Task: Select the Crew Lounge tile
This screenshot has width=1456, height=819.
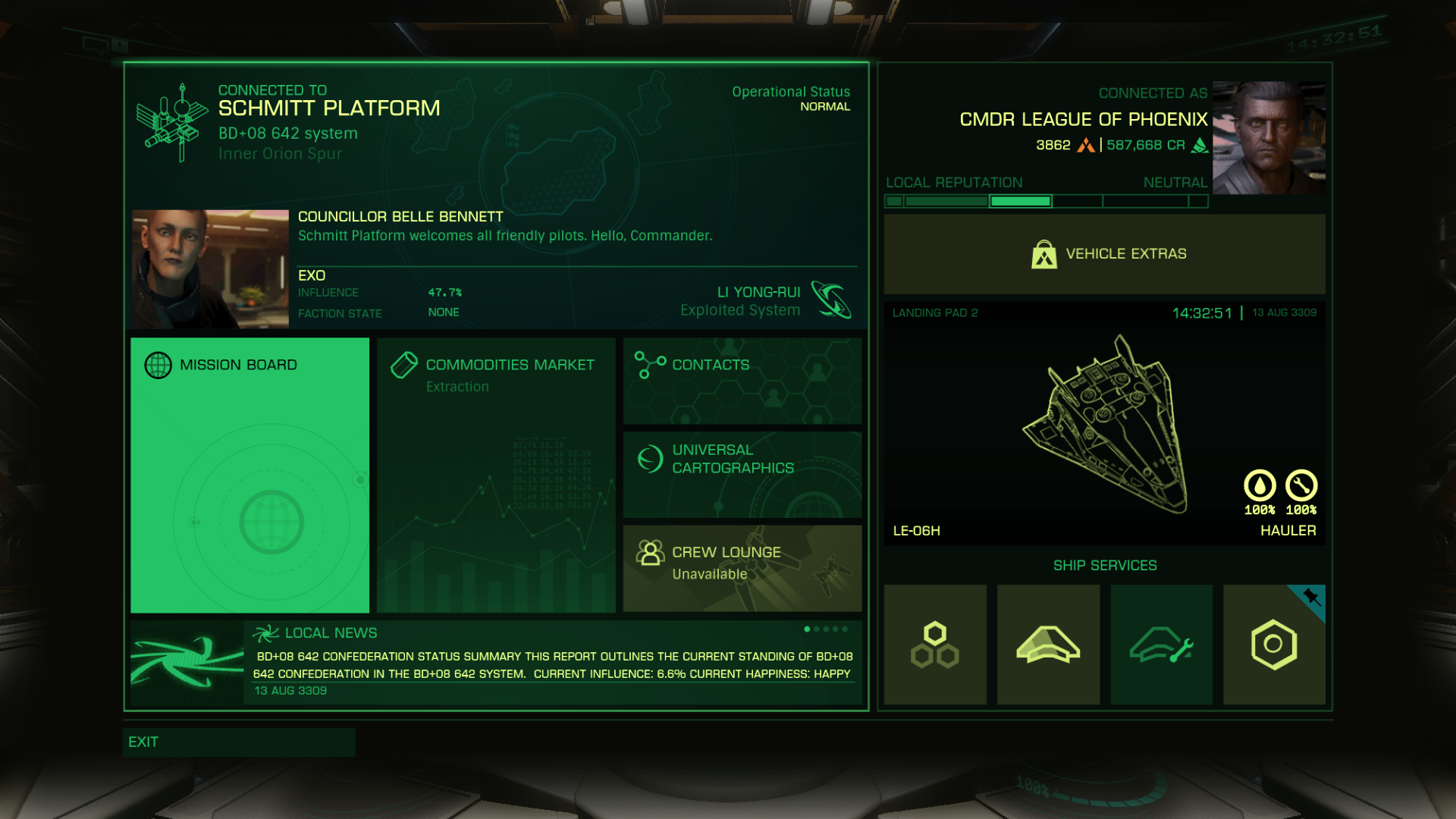Action: click(742, 568)
